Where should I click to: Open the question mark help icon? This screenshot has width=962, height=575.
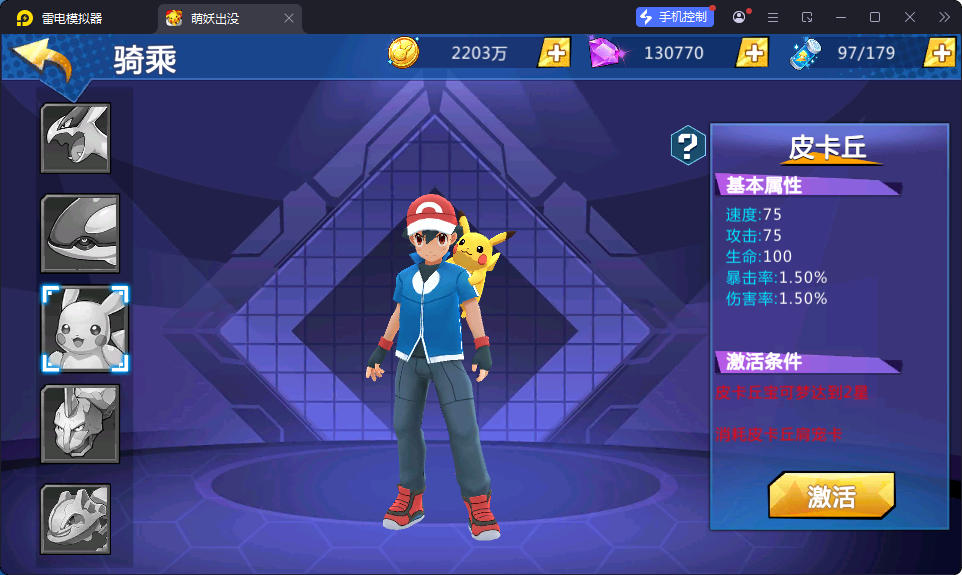click(687, 146)
